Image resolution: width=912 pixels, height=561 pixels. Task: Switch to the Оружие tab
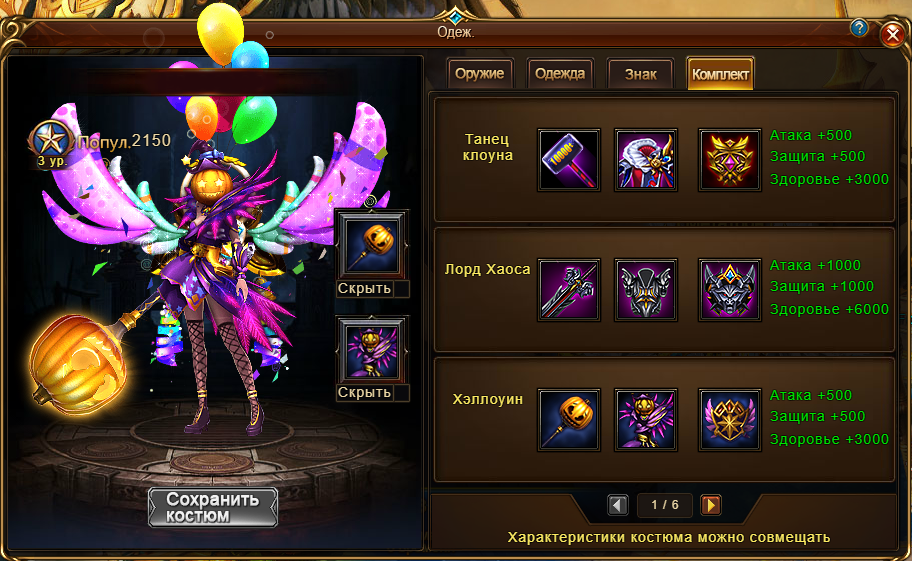pos(479,74)
